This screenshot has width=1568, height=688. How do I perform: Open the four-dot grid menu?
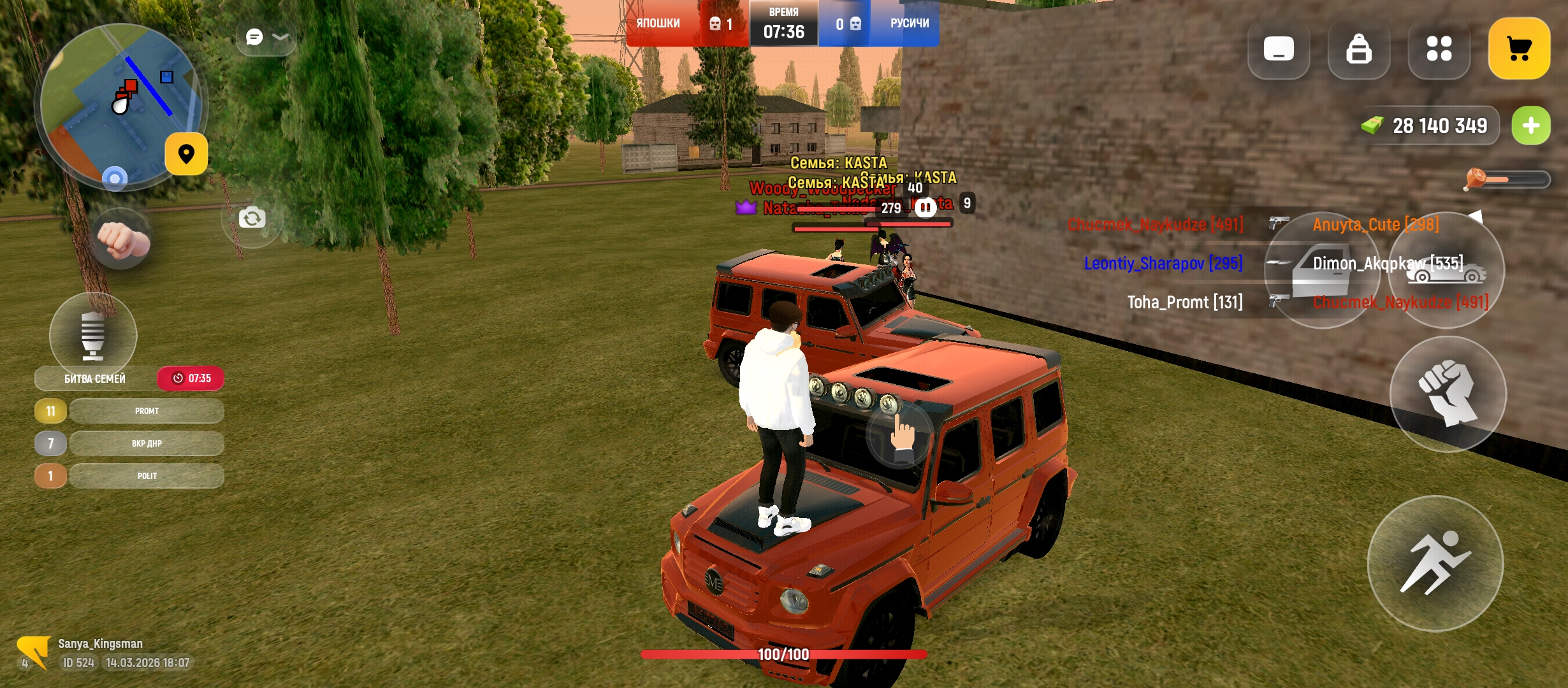1439,49
